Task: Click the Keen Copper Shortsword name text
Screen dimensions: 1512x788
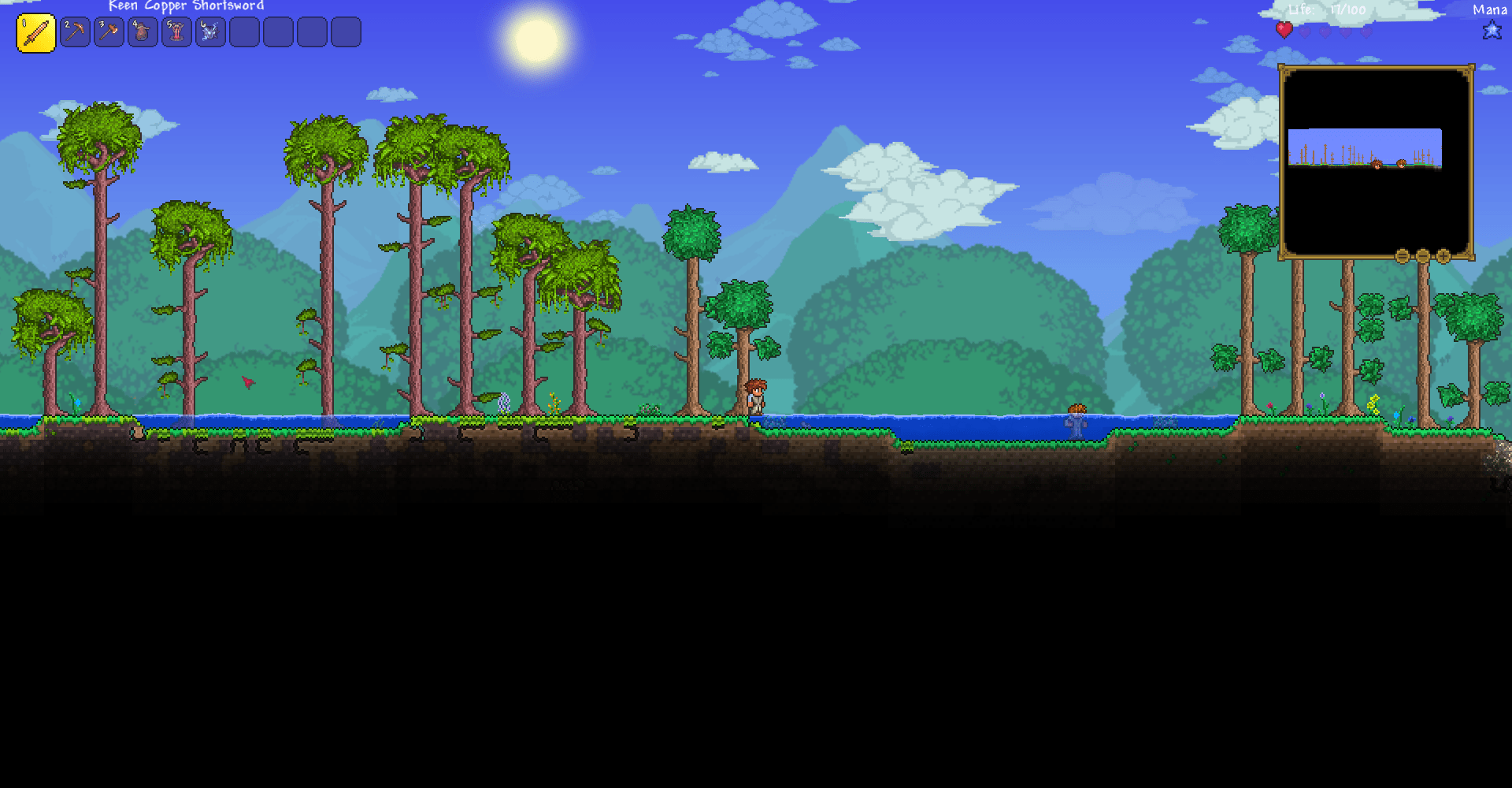Action: [x=187, y=6]
